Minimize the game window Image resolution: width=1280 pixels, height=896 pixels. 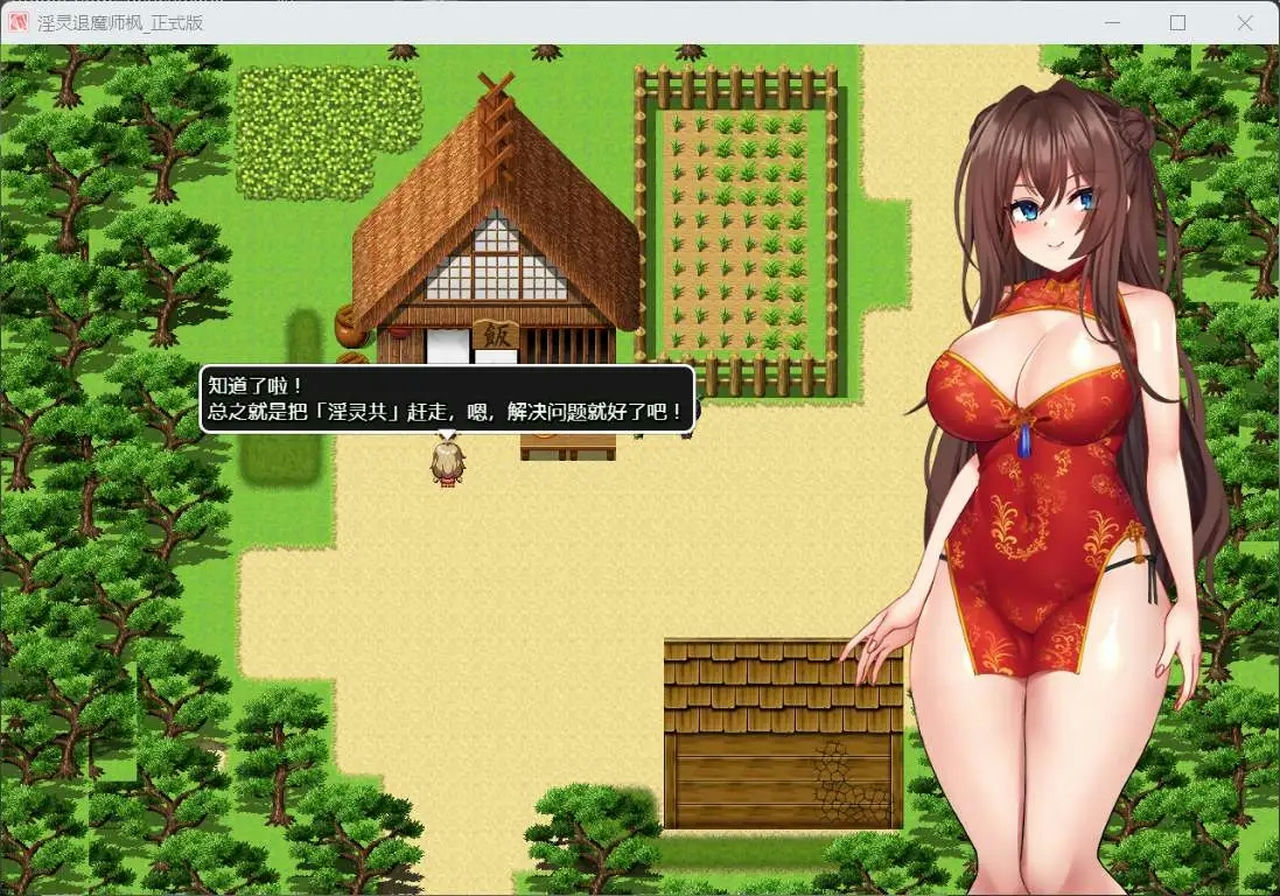pos(1113,21)
